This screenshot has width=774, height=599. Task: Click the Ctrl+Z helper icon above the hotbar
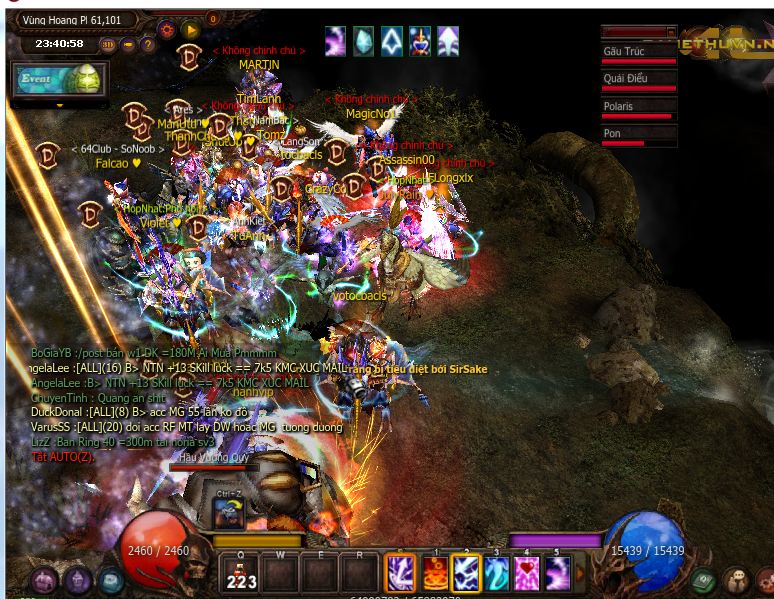coord(229,512)
